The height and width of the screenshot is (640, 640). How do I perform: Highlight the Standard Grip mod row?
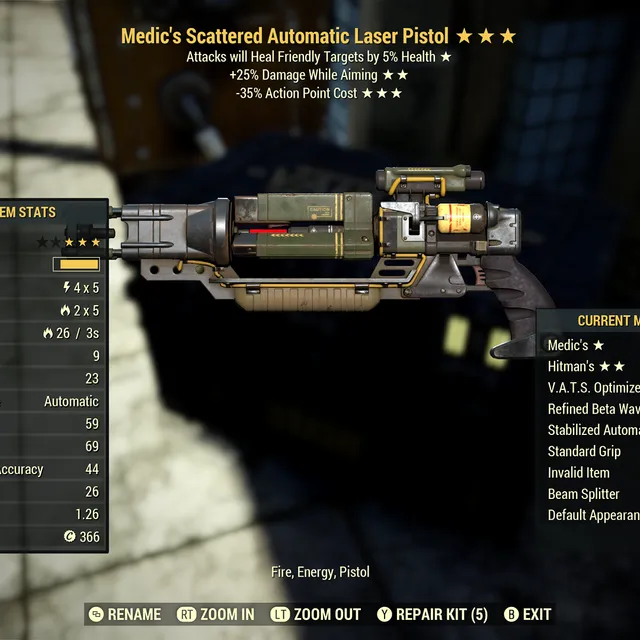tap(584, 451)
